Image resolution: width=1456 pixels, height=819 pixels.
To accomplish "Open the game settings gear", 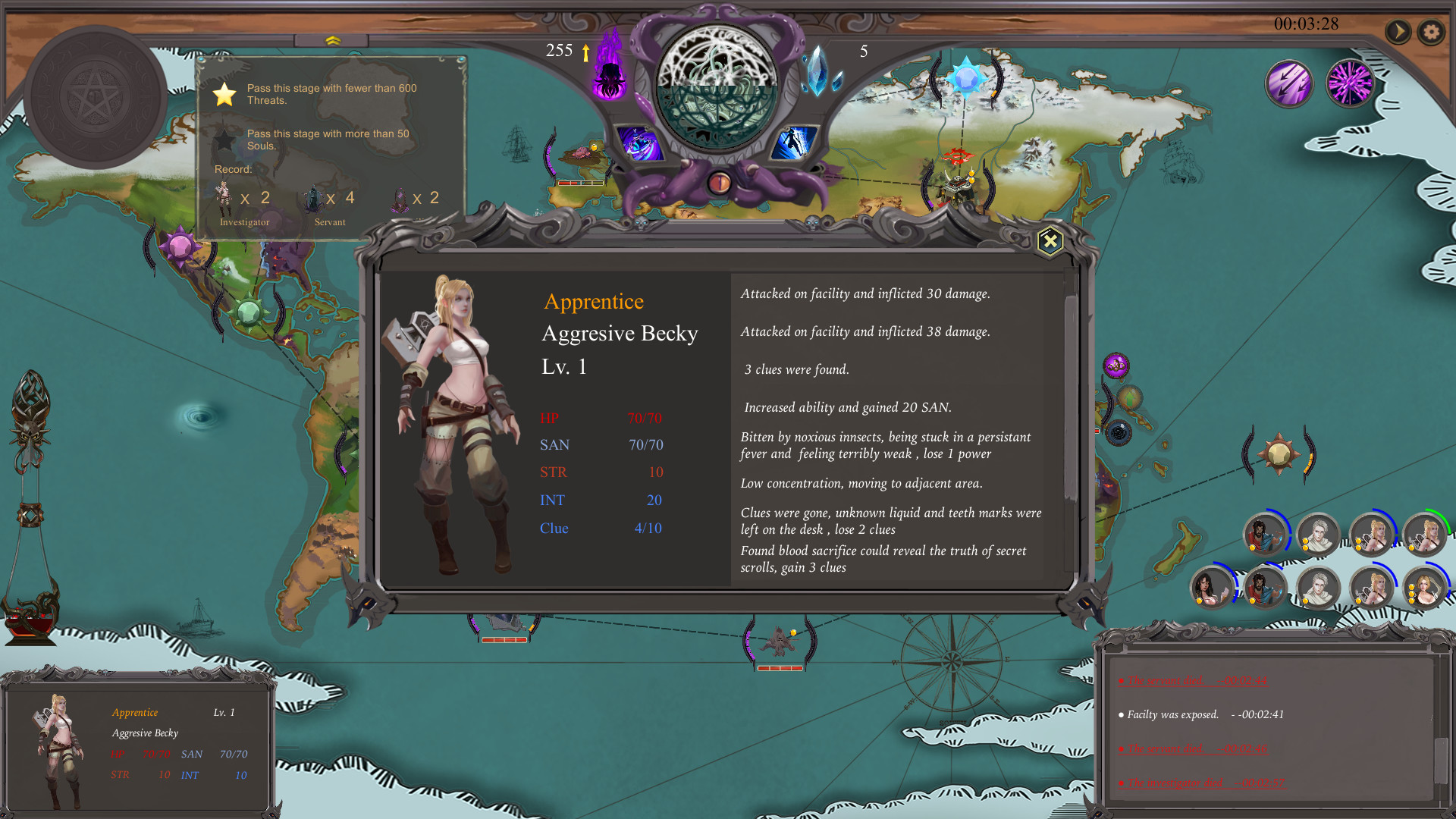I will click(1432, 32).
